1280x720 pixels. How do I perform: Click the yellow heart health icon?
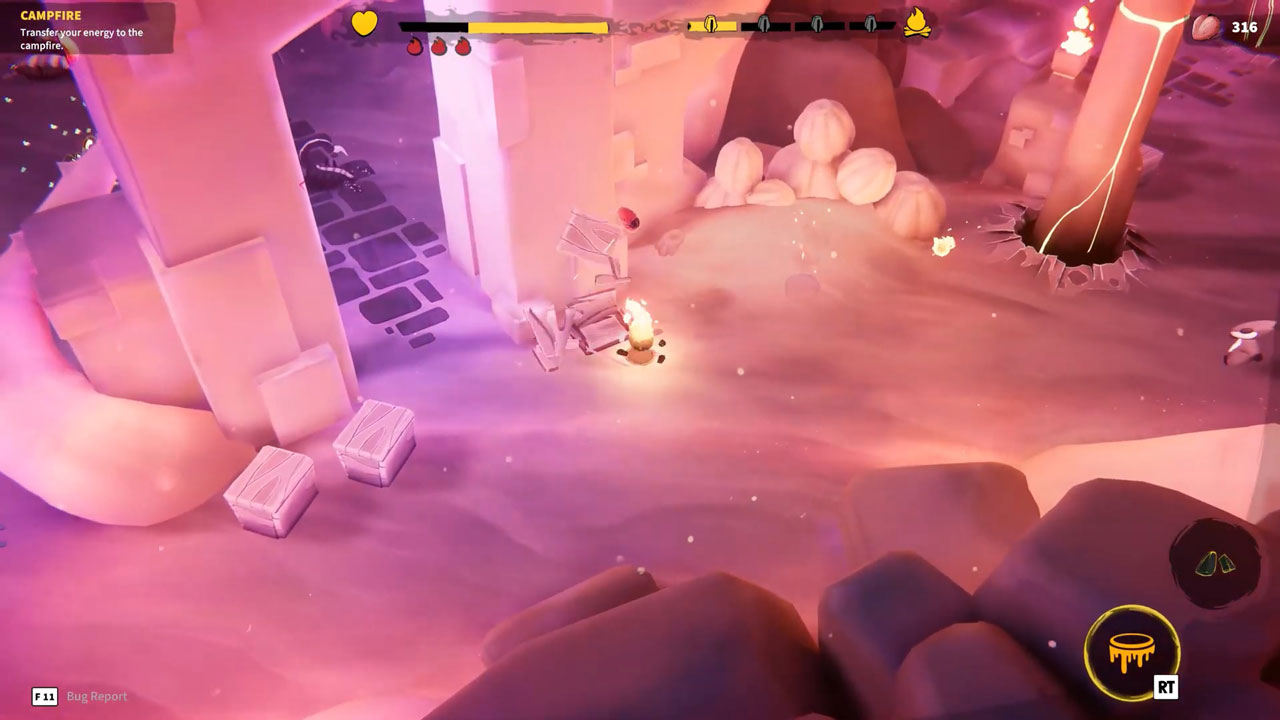[x=364, y=23]
